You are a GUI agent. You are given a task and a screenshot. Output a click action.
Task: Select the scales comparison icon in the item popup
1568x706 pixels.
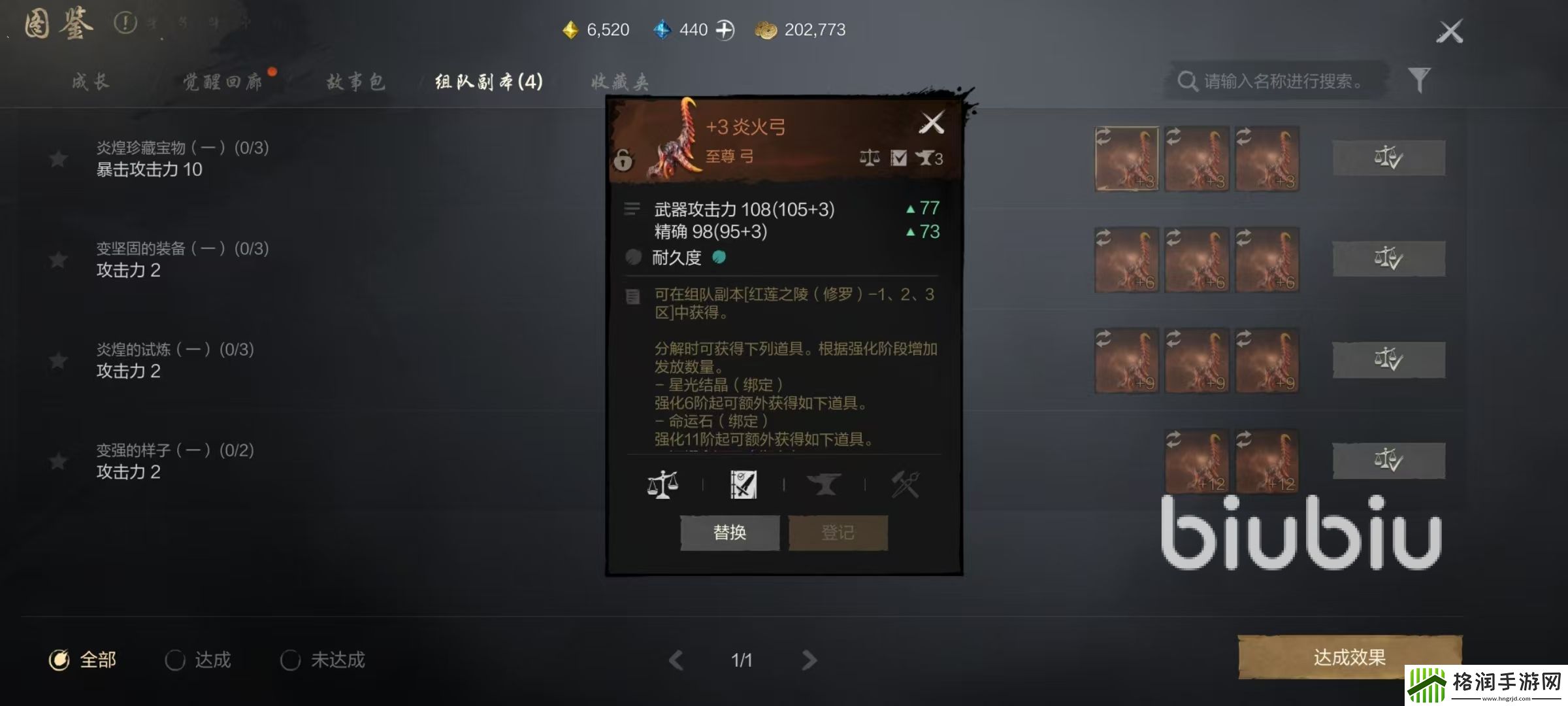tap(664, 484)
